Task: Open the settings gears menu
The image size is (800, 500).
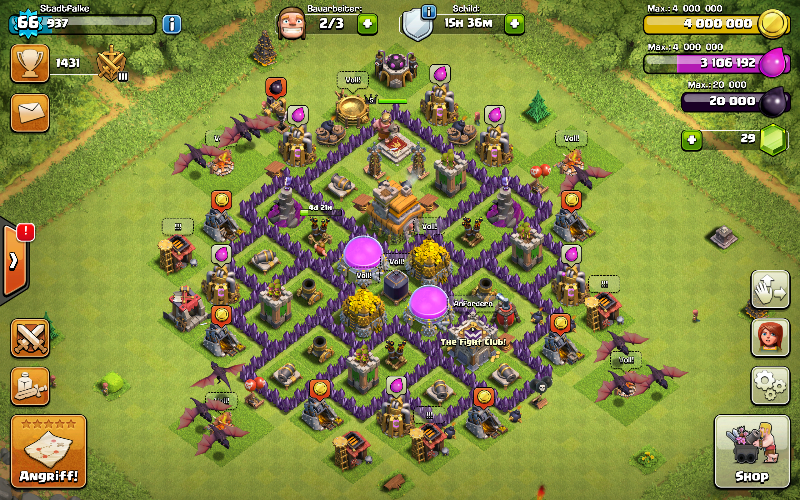Action: pos(770,384)
